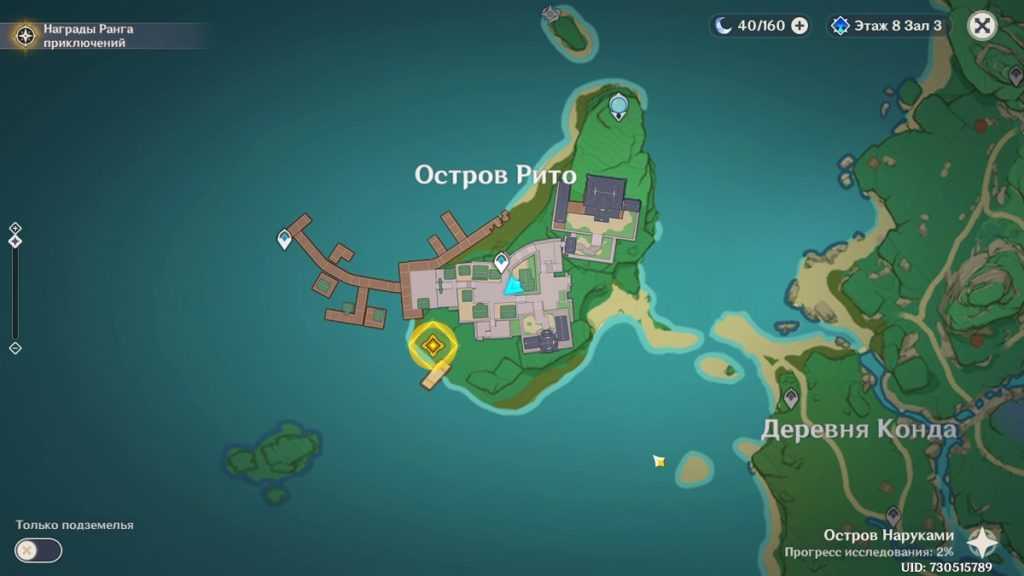
Task: Select the teleport waypoint above Остров Наруками text
Action: point(893,516)
